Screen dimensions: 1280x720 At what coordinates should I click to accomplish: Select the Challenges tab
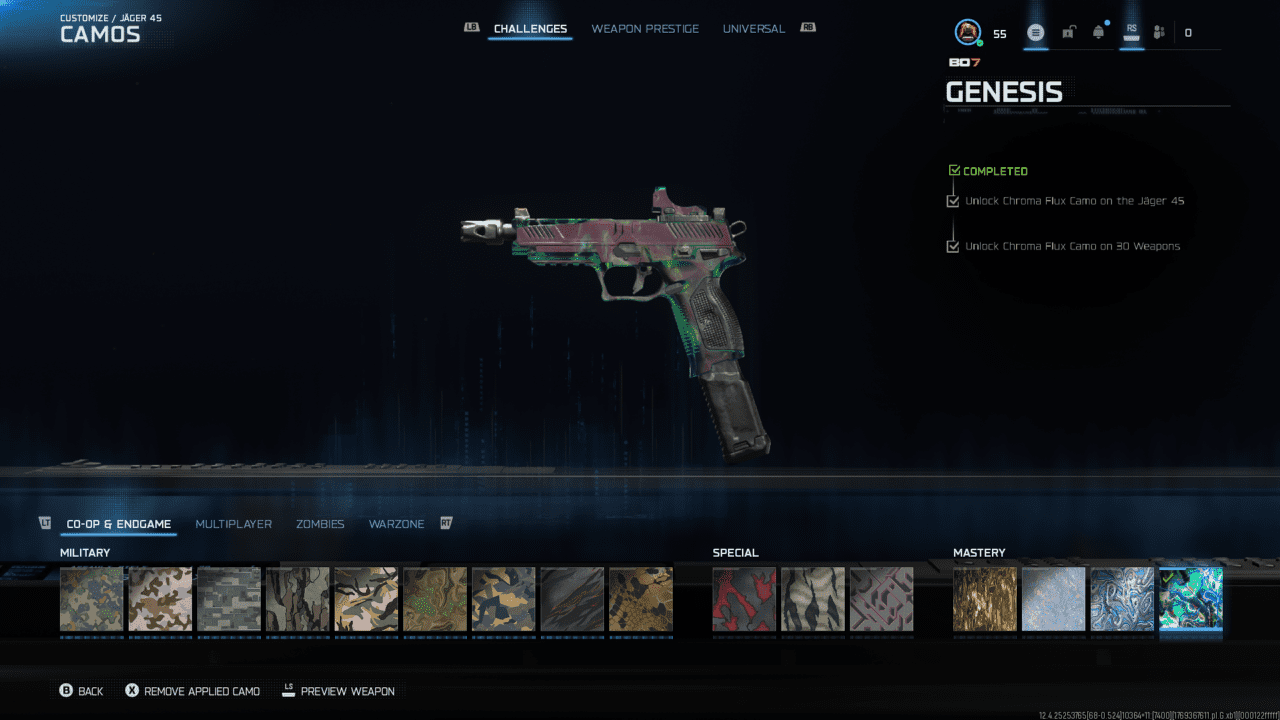pyautogui.click(x=530, y=29)
